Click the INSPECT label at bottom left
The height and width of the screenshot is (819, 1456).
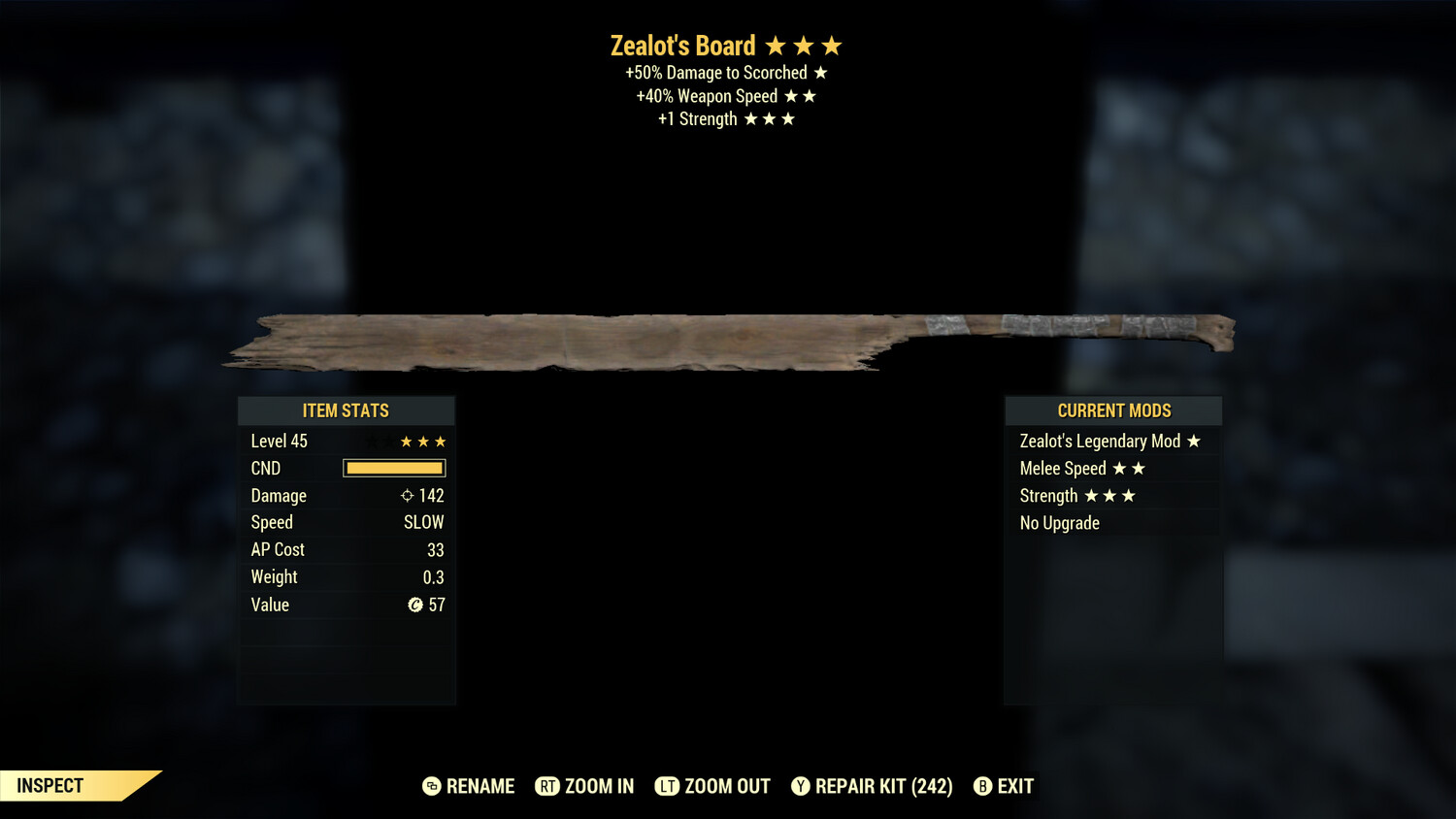point(49,786)
